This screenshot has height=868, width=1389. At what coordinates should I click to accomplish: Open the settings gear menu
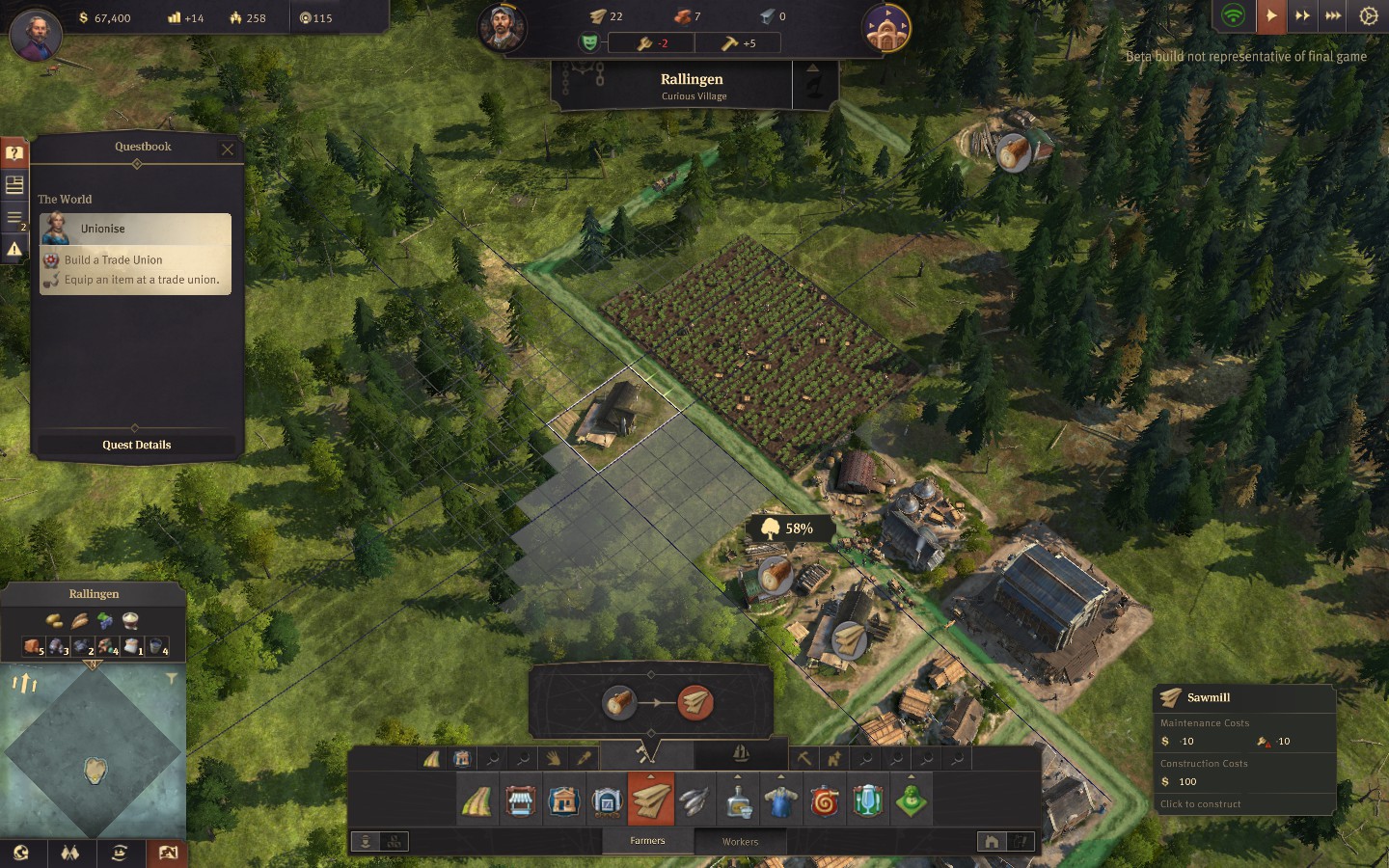(1368, 15)
